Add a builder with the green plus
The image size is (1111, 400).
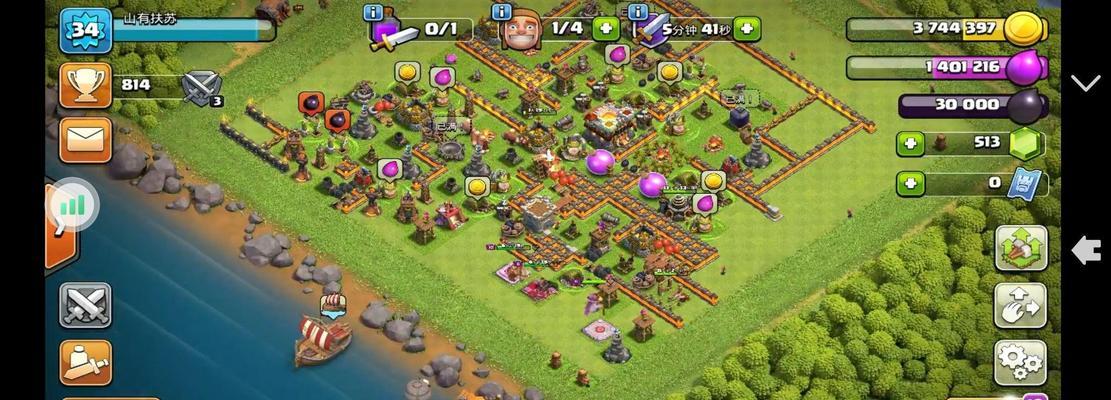[605, 28]
